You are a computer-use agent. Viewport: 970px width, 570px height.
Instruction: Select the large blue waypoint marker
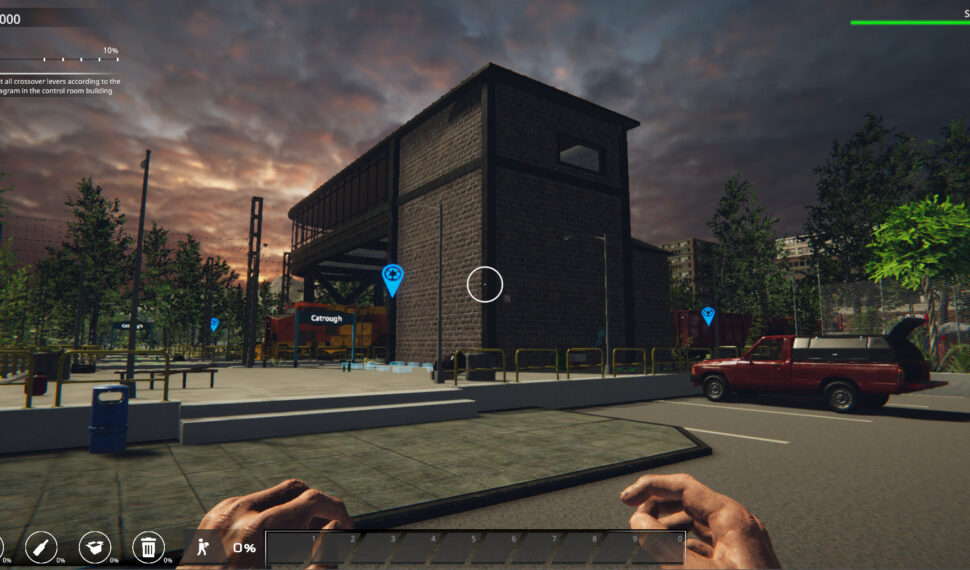[x=393, y=279]
